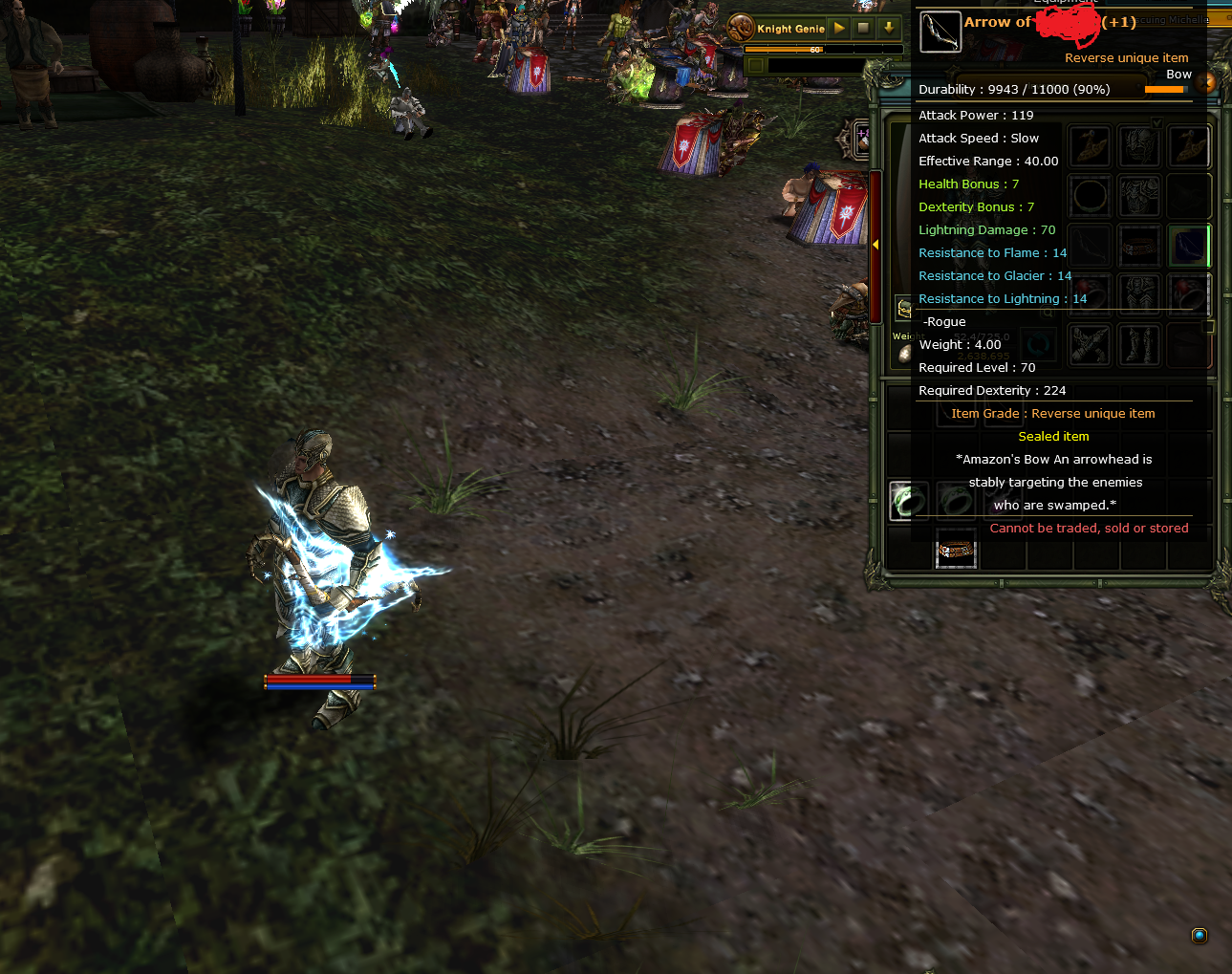Tick the small checkbox on the Knight Genie panel

[755, 66]
